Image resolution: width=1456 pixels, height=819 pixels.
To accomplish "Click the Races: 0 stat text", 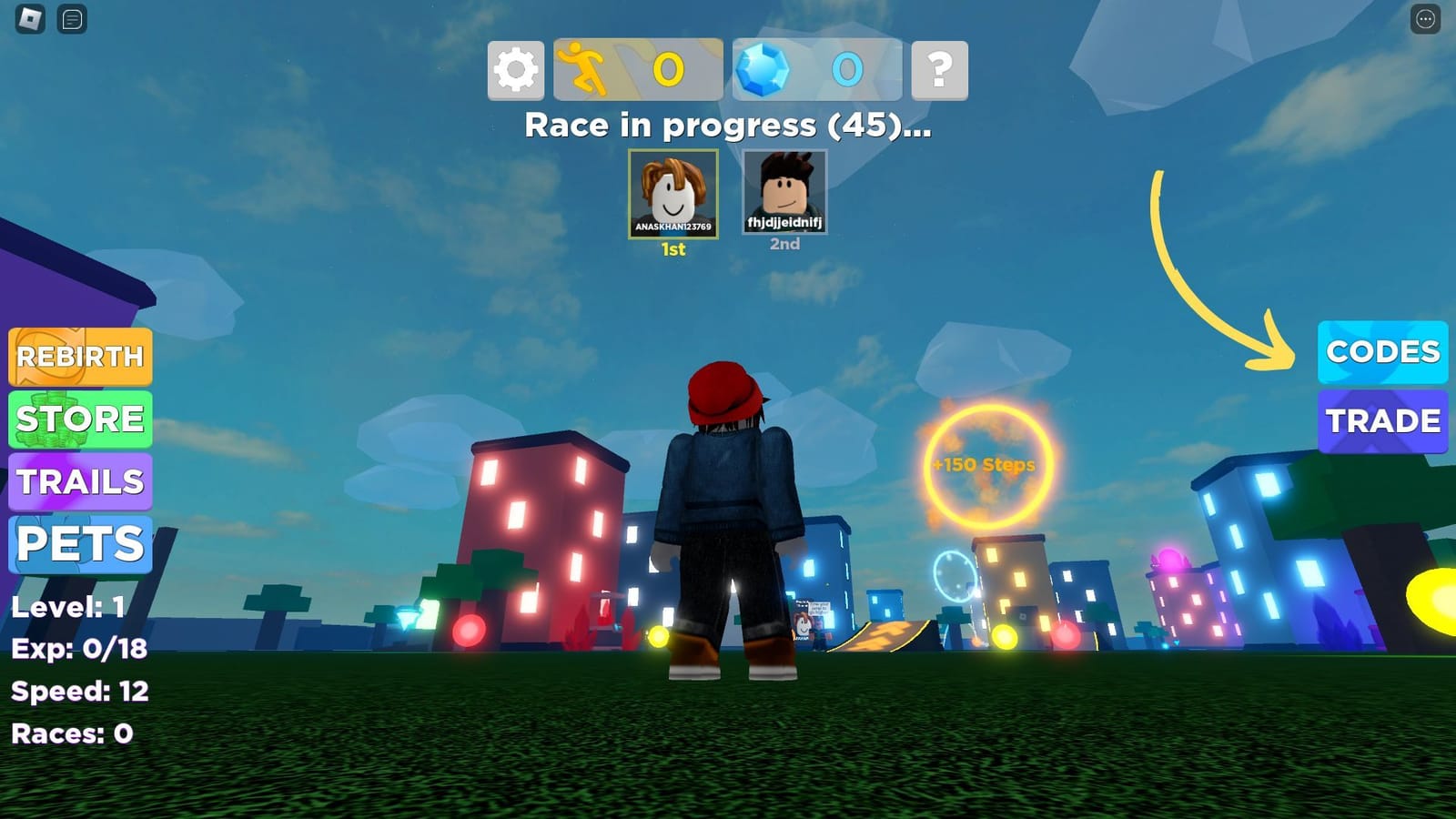I will pyautogui.click(x=71, y=733).
